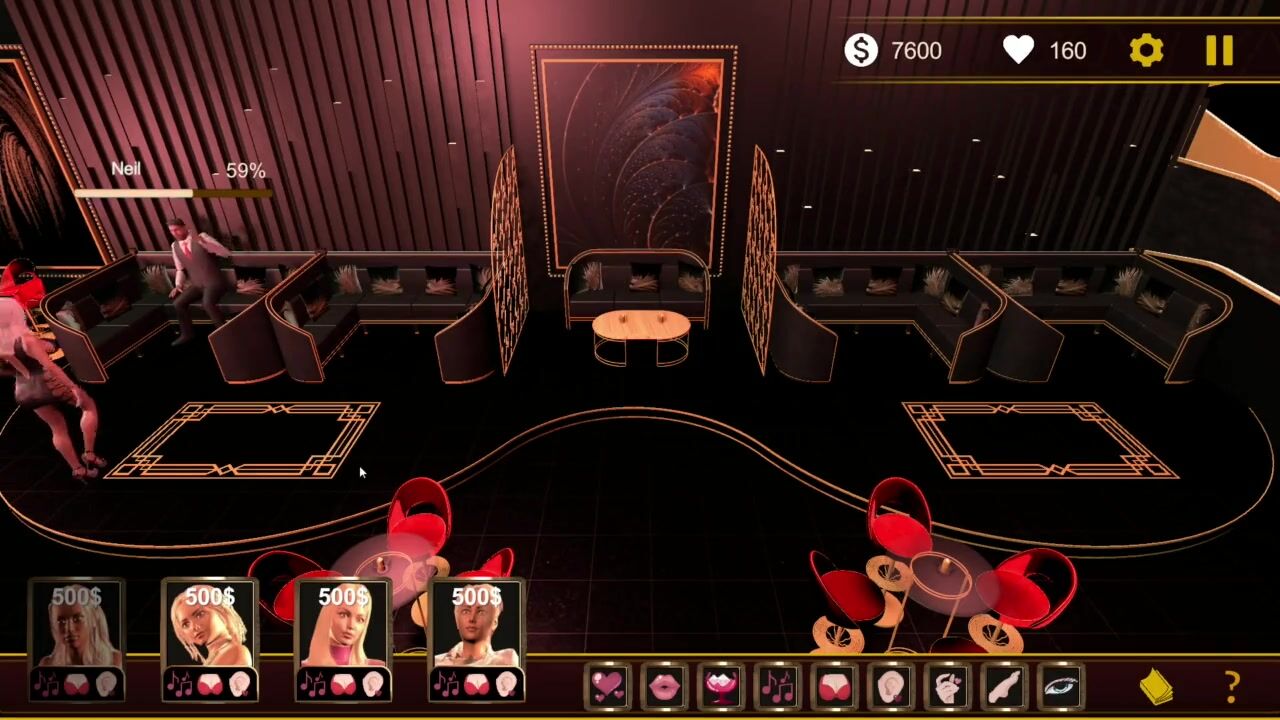Viewport: 1280px width, 720px height.
Task: Choose the lips kiss action
Action: pos(664,686)
